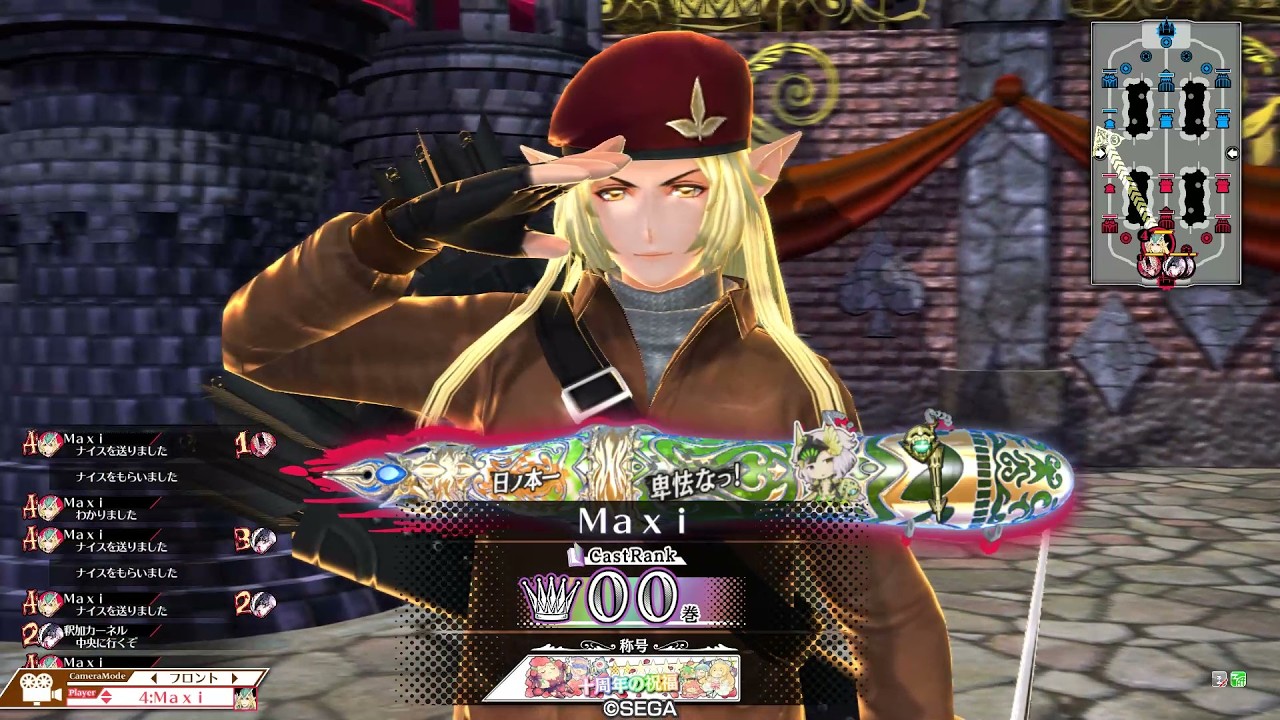Screen dimensions: 1280x720
Task: Switch CameraMode to the next option
Action: click(236, 678)
